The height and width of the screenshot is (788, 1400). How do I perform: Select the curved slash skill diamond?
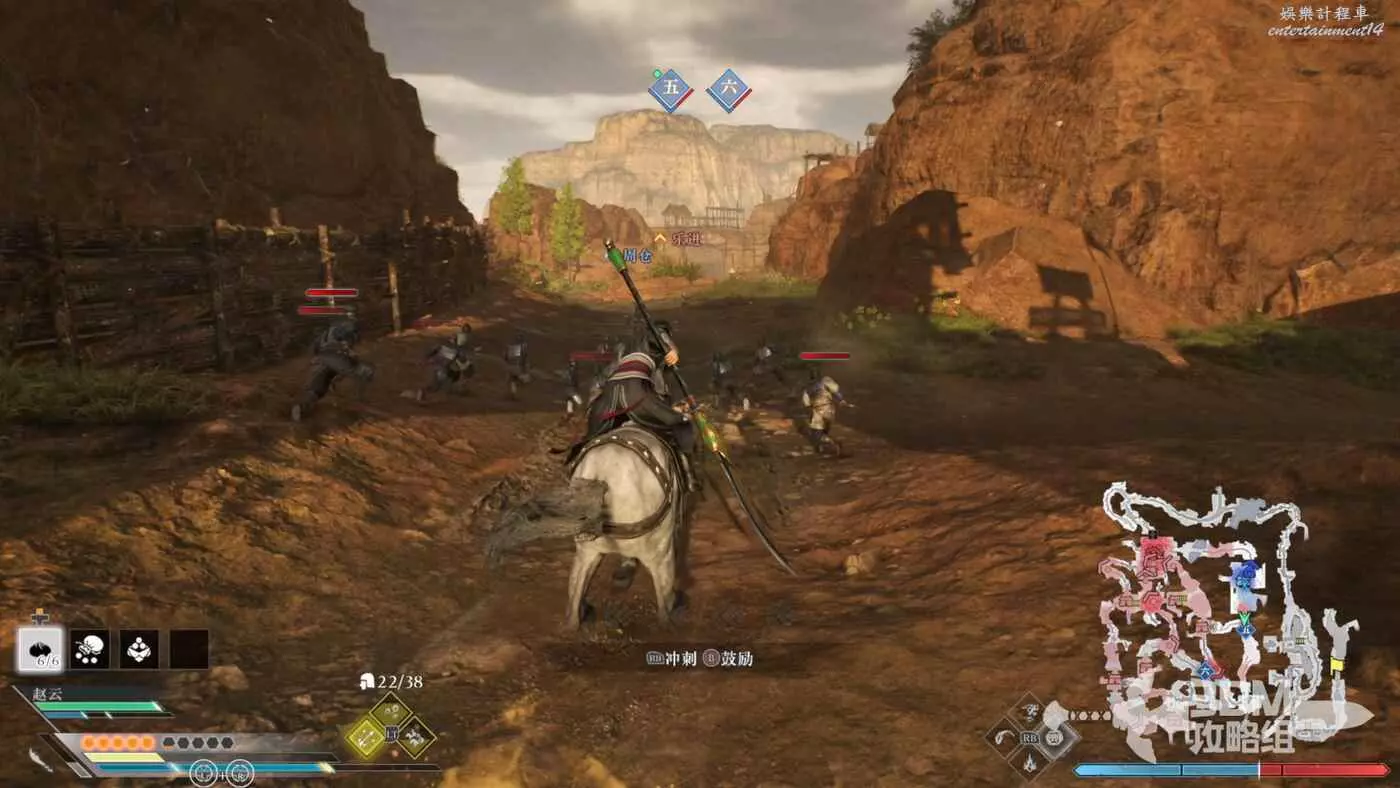1003,738
